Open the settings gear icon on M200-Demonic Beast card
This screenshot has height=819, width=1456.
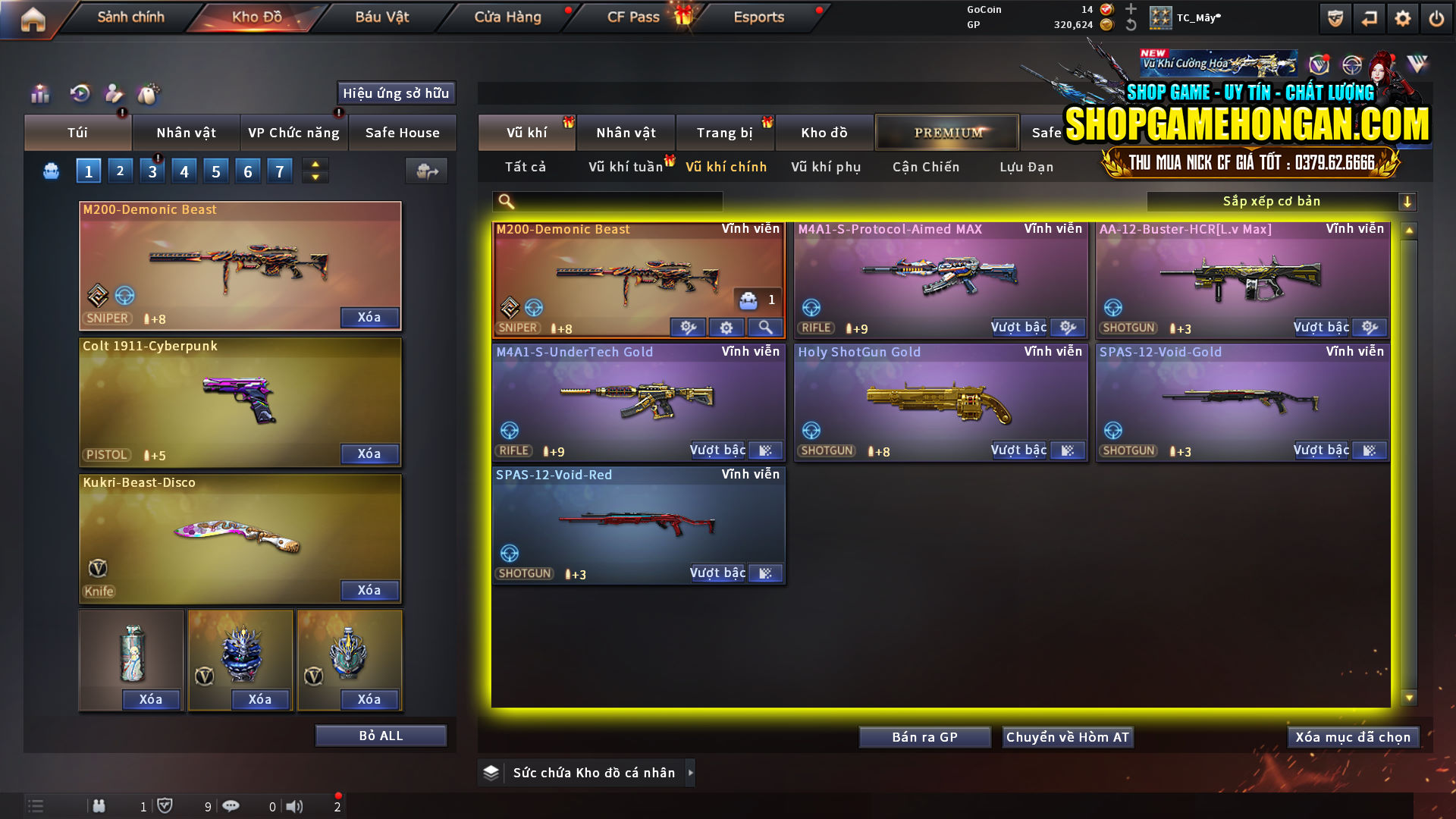pos(726,327)
